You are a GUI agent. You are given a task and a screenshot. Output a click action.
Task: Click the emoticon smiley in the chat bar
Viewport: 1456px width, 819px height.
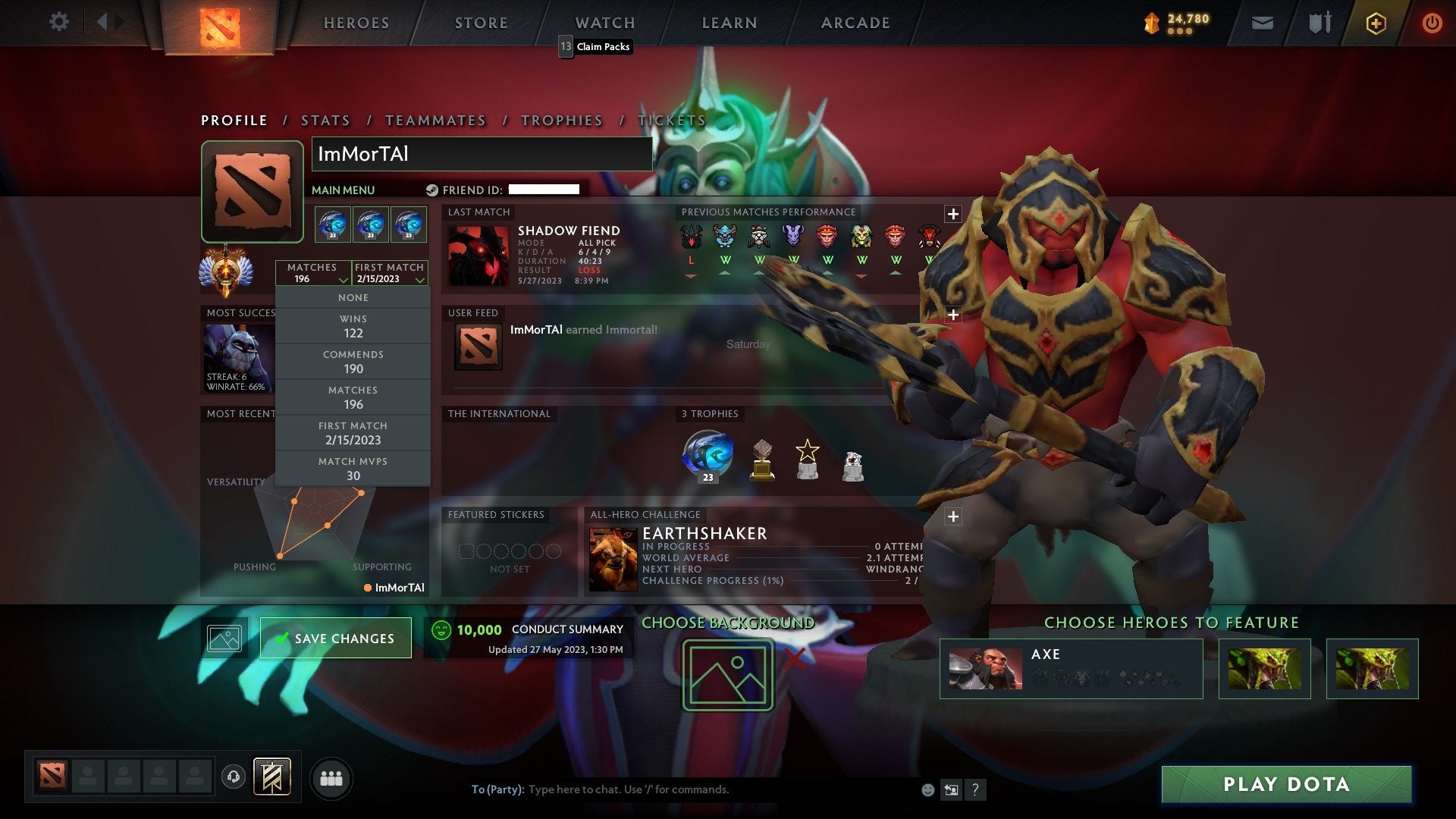927,789
